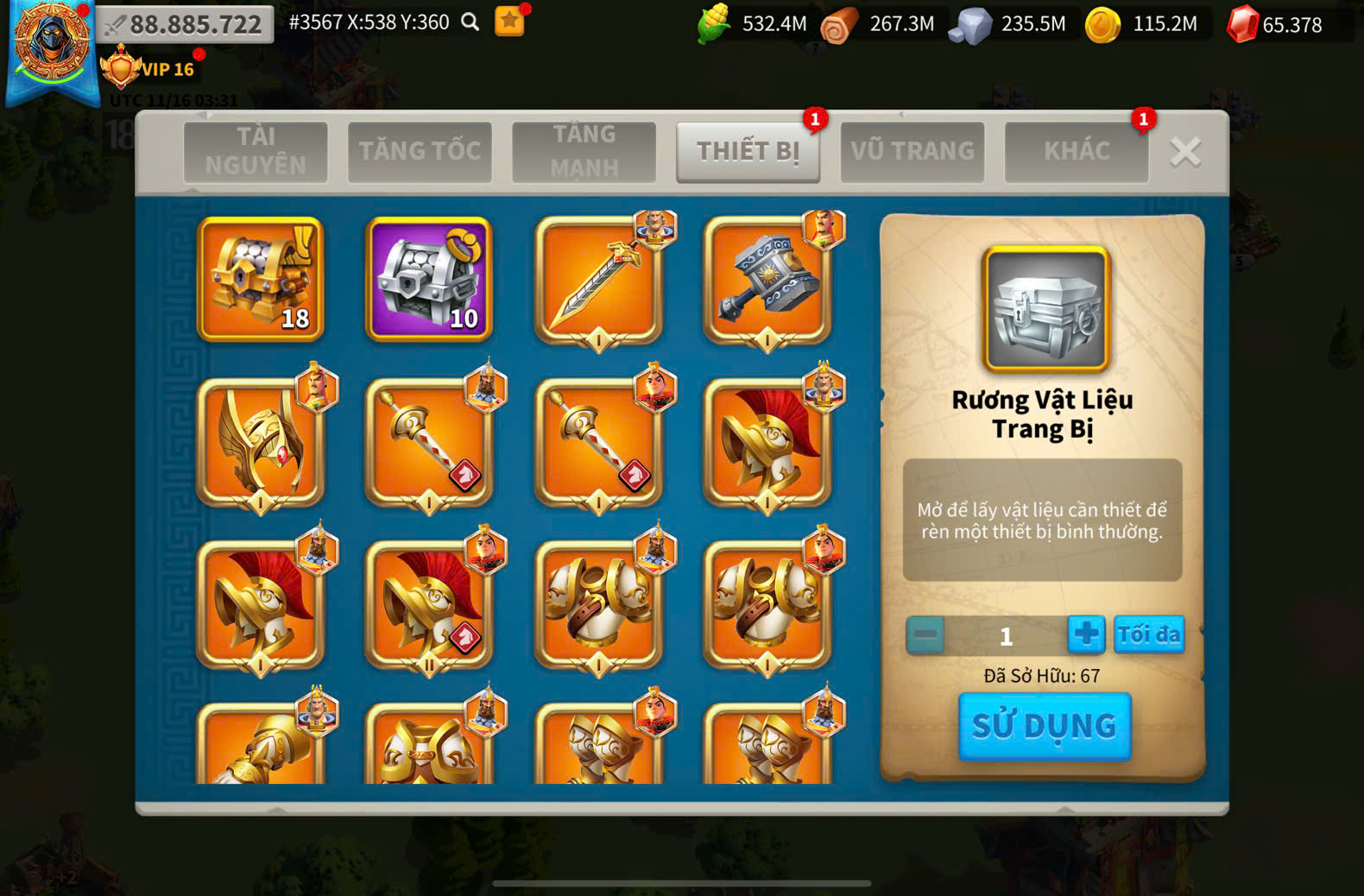Select the winged golden helmet slot
Image resolution: width=1364 pixels, height=896 pixels.
point(261,442)
